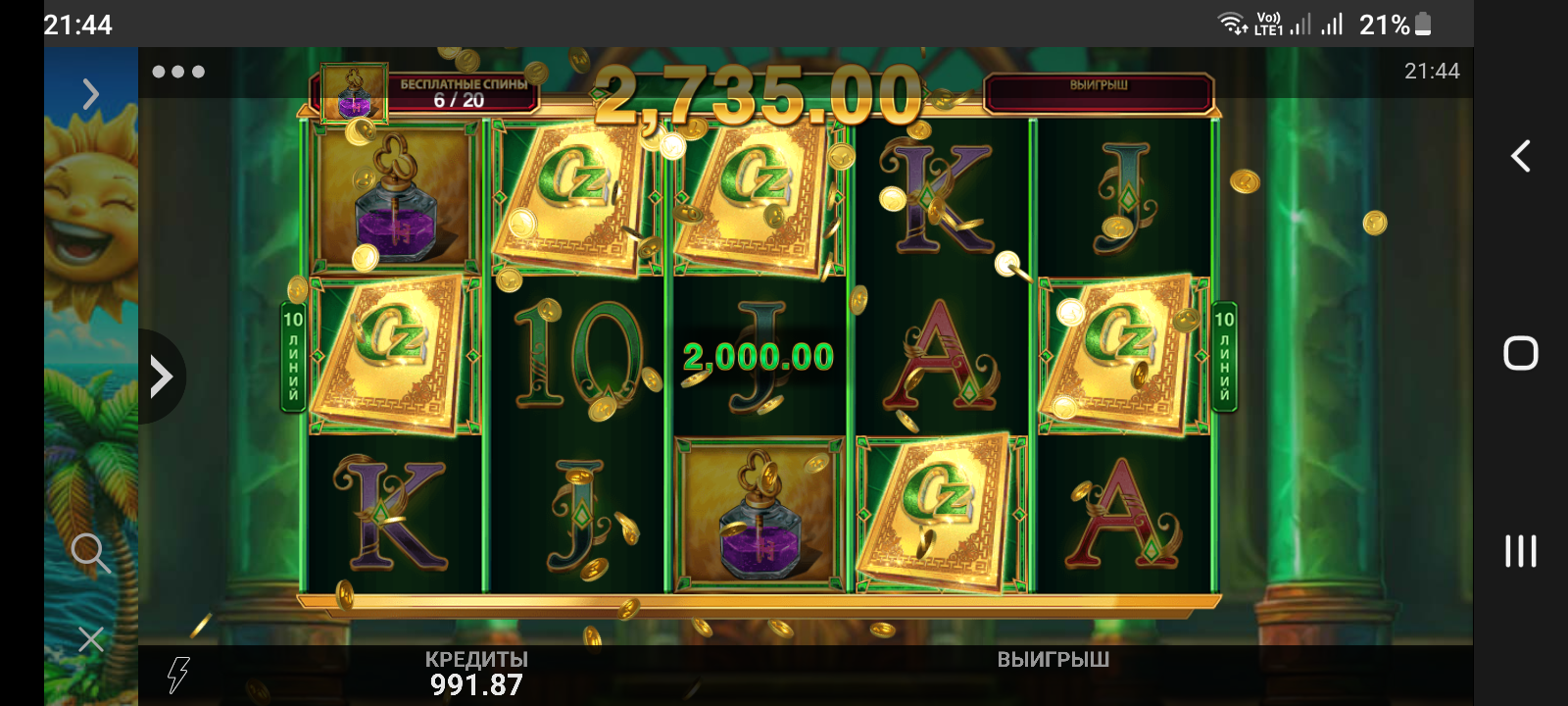Tap the Android home button
This screenshot has width=1568, height=706.
(x=1520, y=353)
